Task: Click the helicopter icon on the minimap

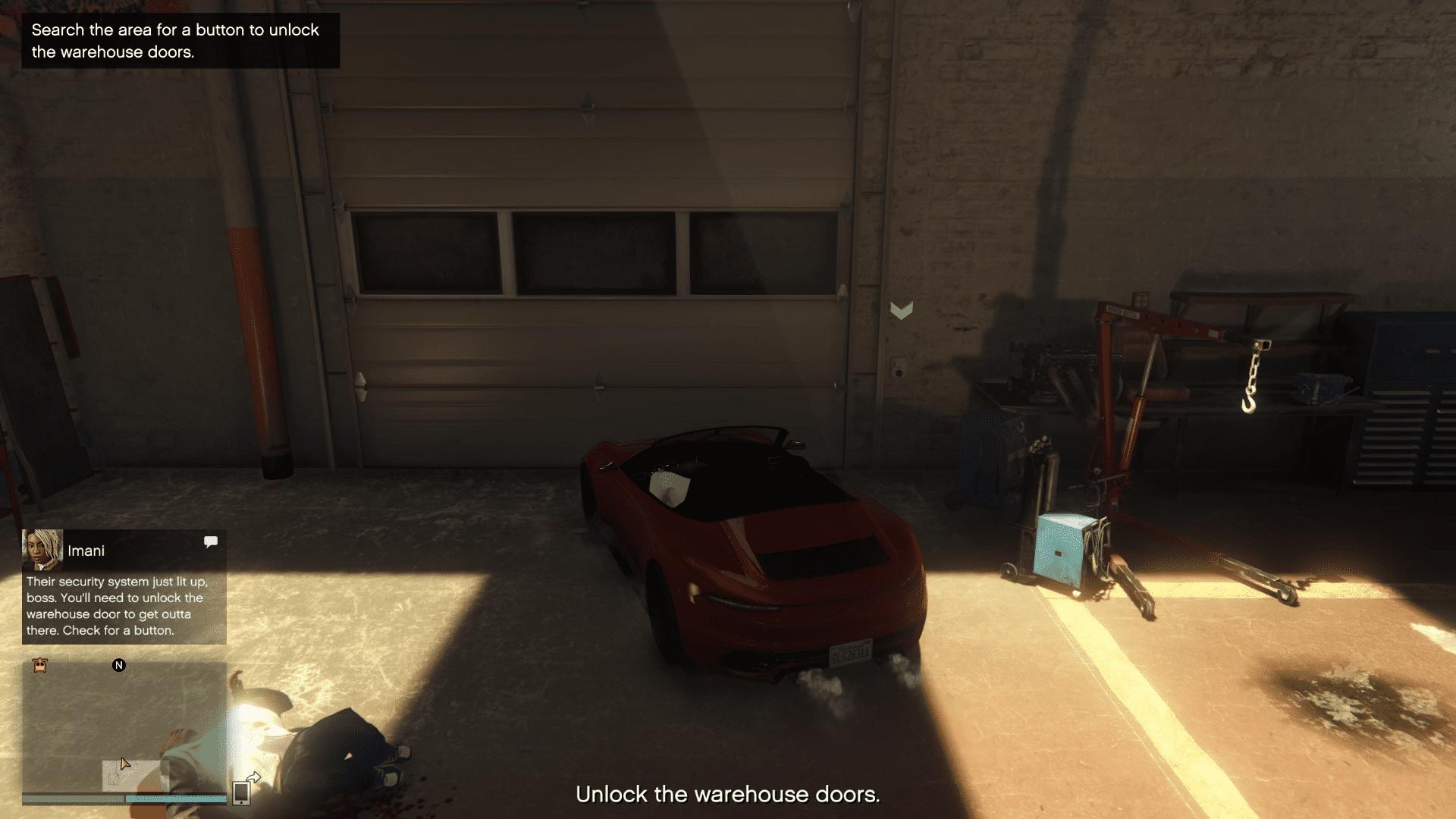Action: point(38,665)
